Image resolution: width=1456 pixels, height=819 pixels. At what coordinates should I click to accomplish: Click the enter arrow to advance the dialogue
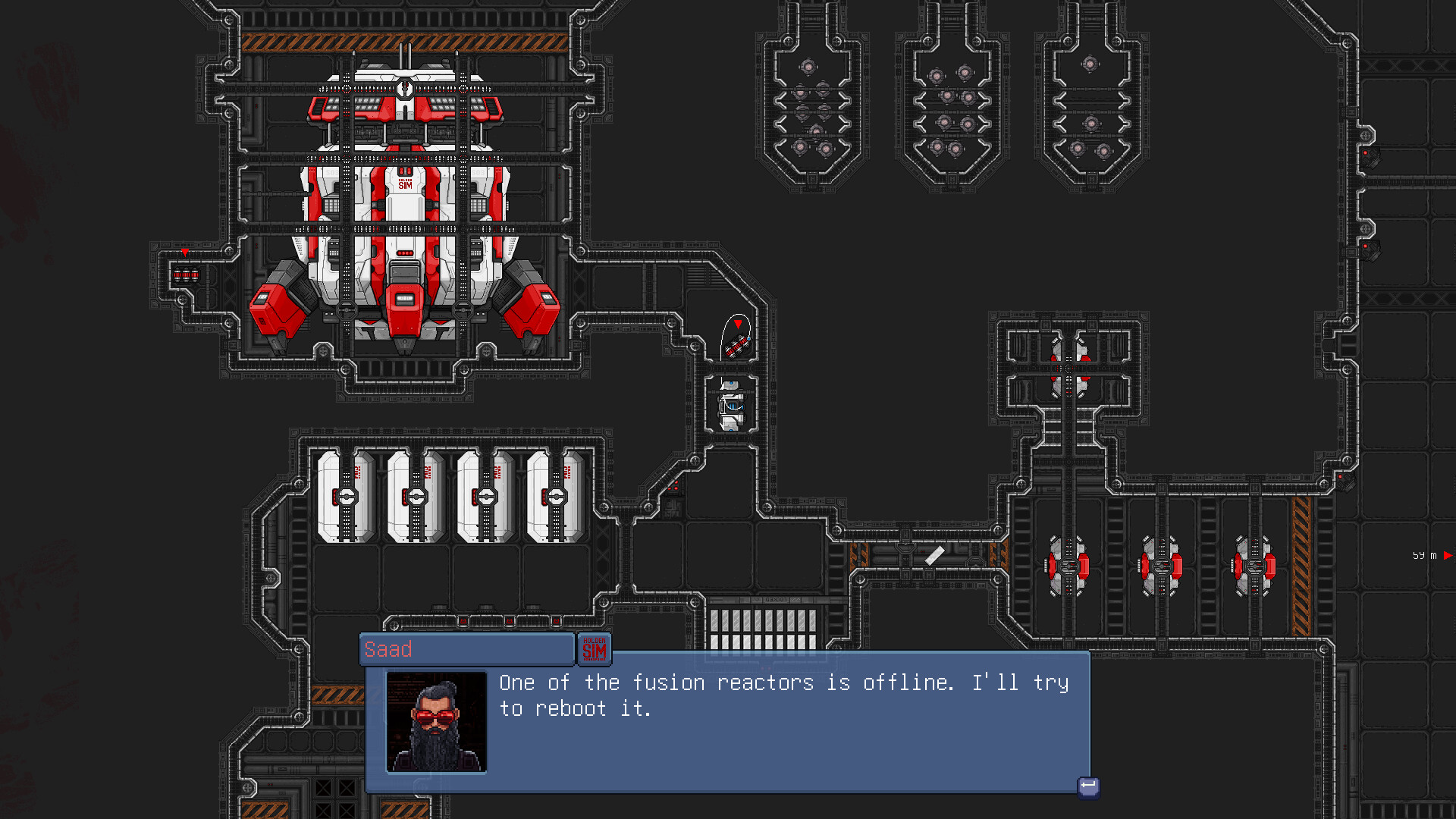point(1087,787)
